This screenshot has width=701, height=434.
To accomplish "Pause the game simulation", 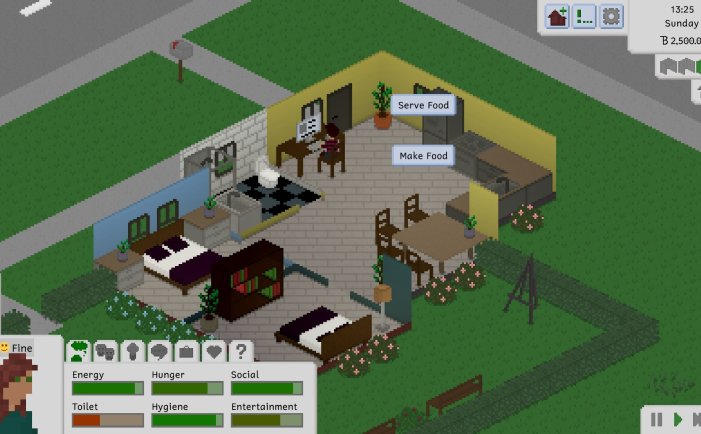I will coord(657,419).
